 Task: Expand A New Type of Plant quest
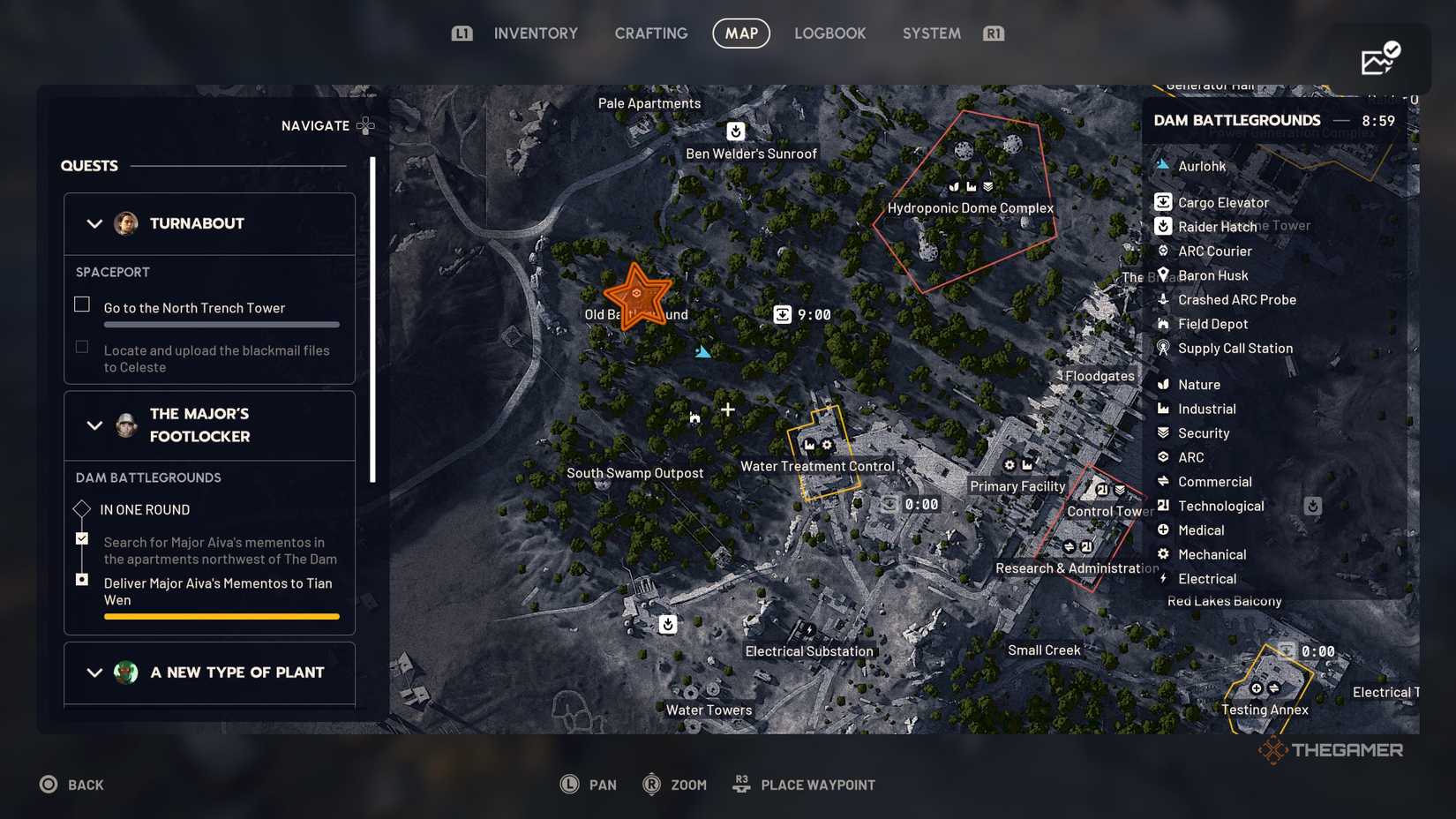point(95,672)
